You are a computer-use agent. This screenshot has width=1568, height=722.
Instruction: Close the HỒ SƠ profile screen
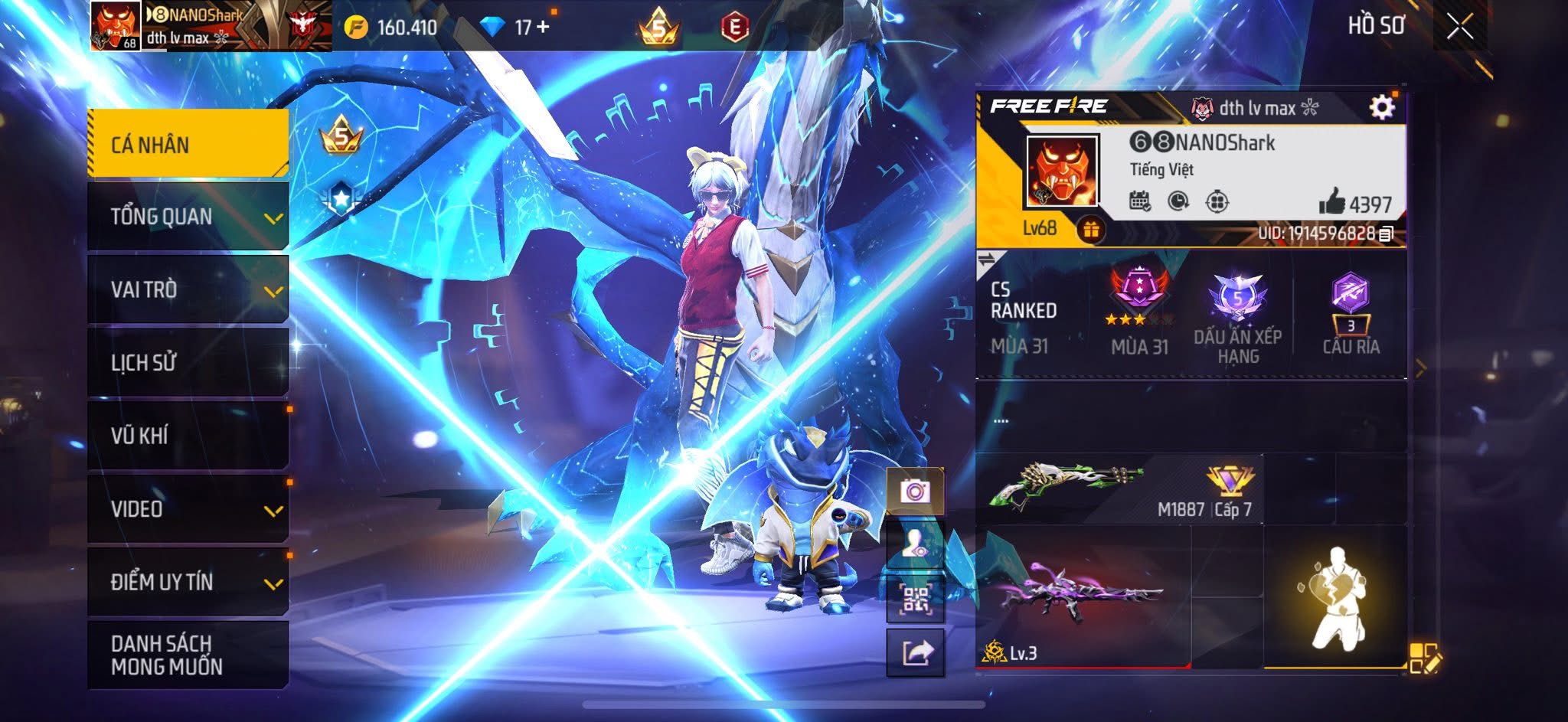1459,27
